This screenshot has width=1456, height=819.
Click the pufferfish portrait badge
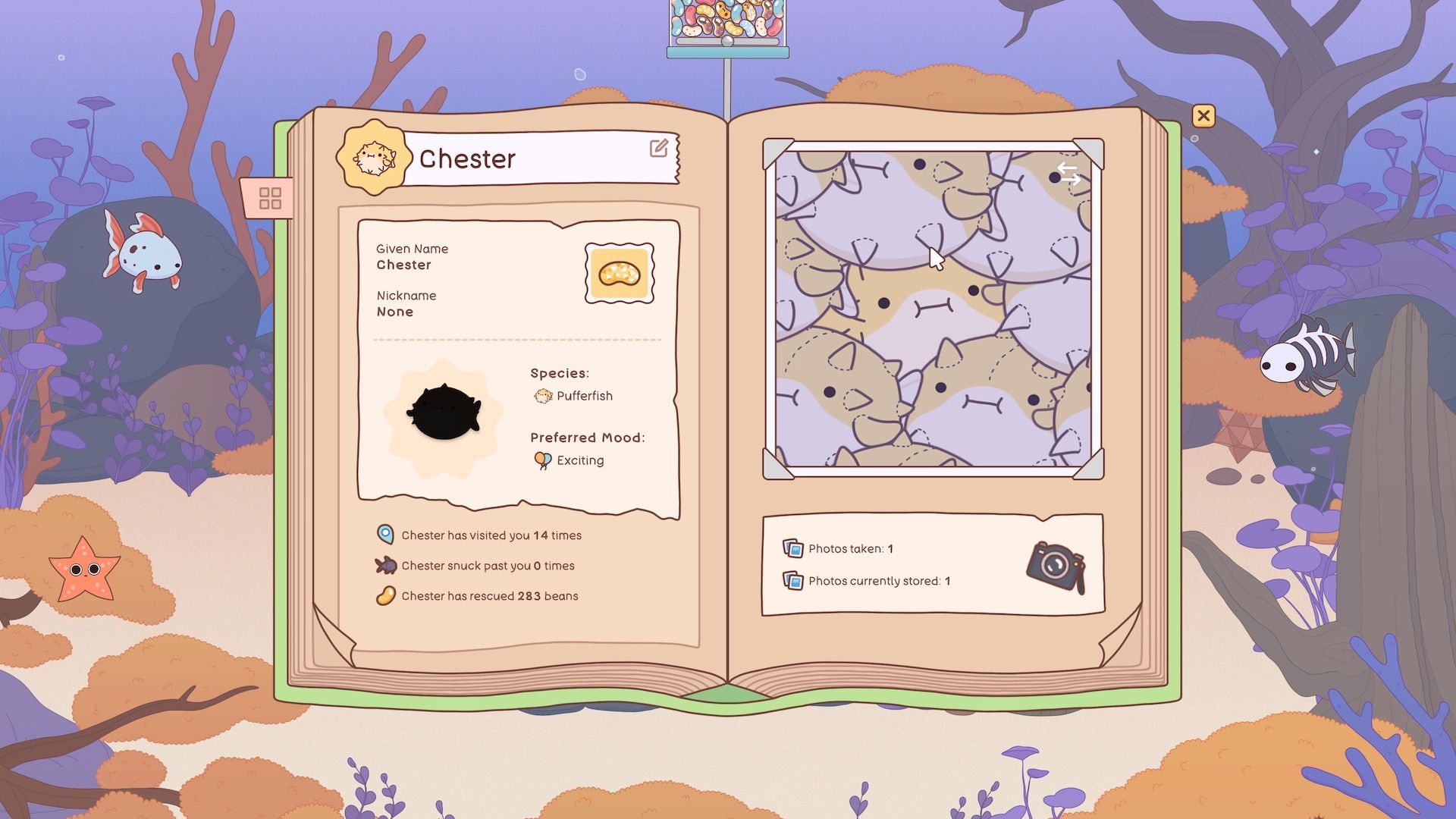tap(373, 158)
